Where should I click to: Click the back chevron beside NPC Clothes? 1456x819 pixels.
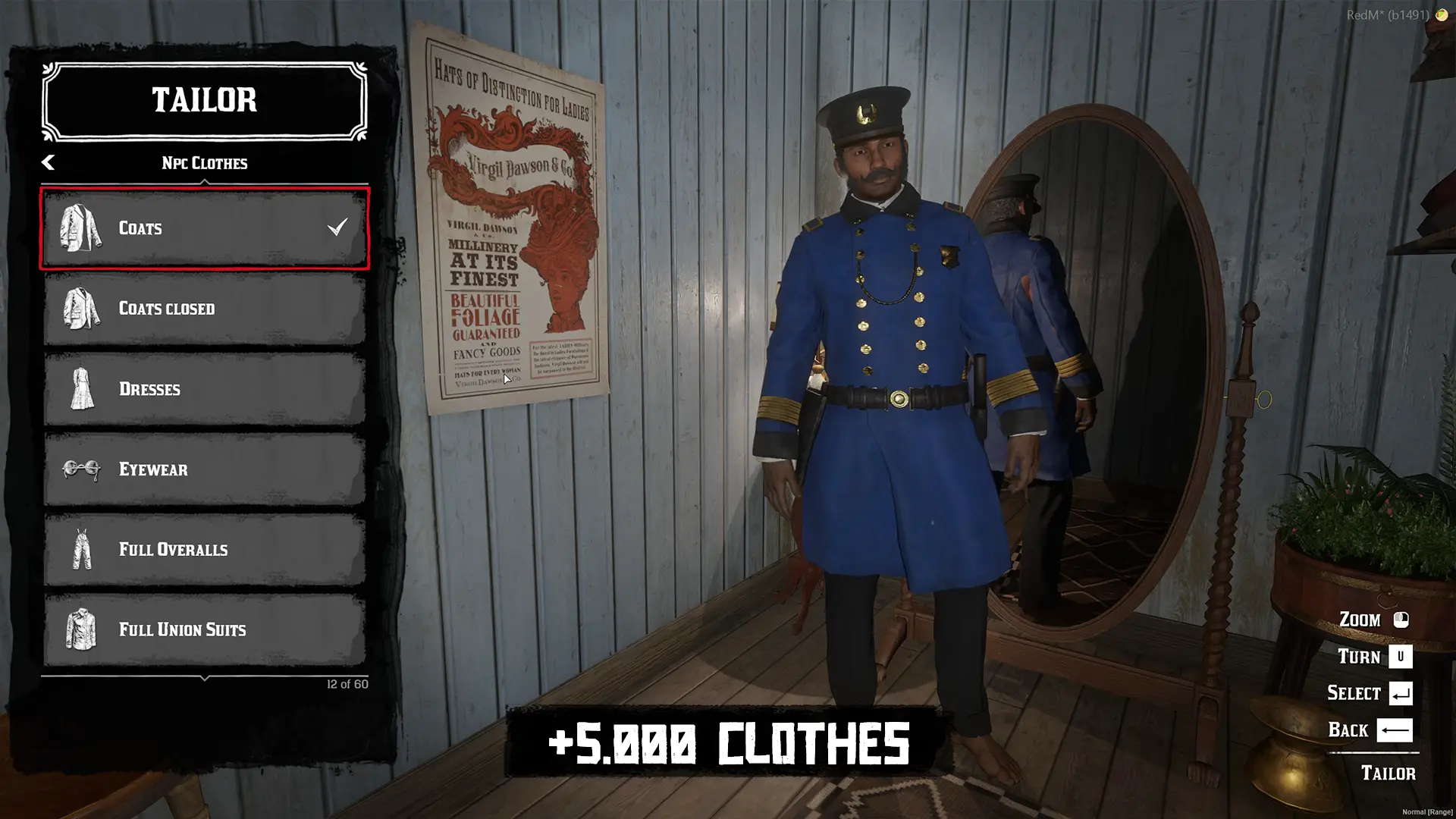click(48, 162)
